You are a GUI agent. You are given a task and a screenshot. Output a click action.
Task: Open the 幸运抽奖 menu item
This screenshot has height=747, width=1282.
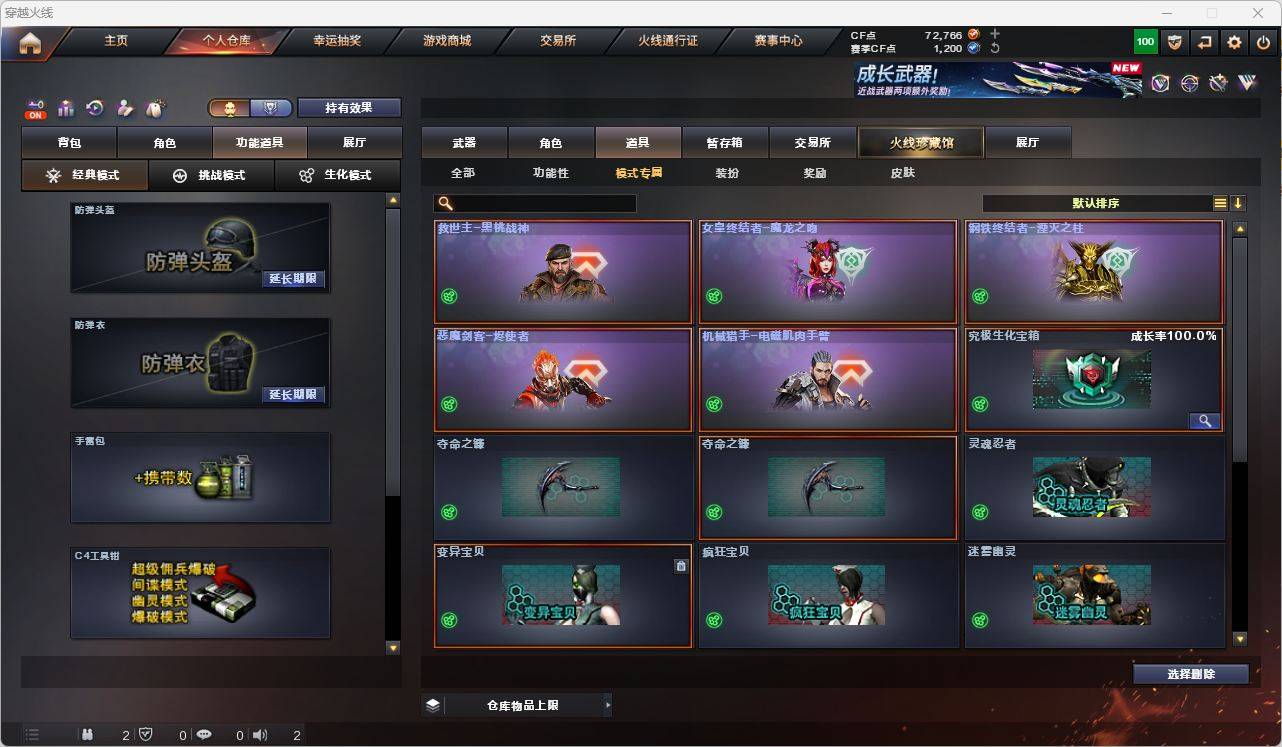point(338,41)
